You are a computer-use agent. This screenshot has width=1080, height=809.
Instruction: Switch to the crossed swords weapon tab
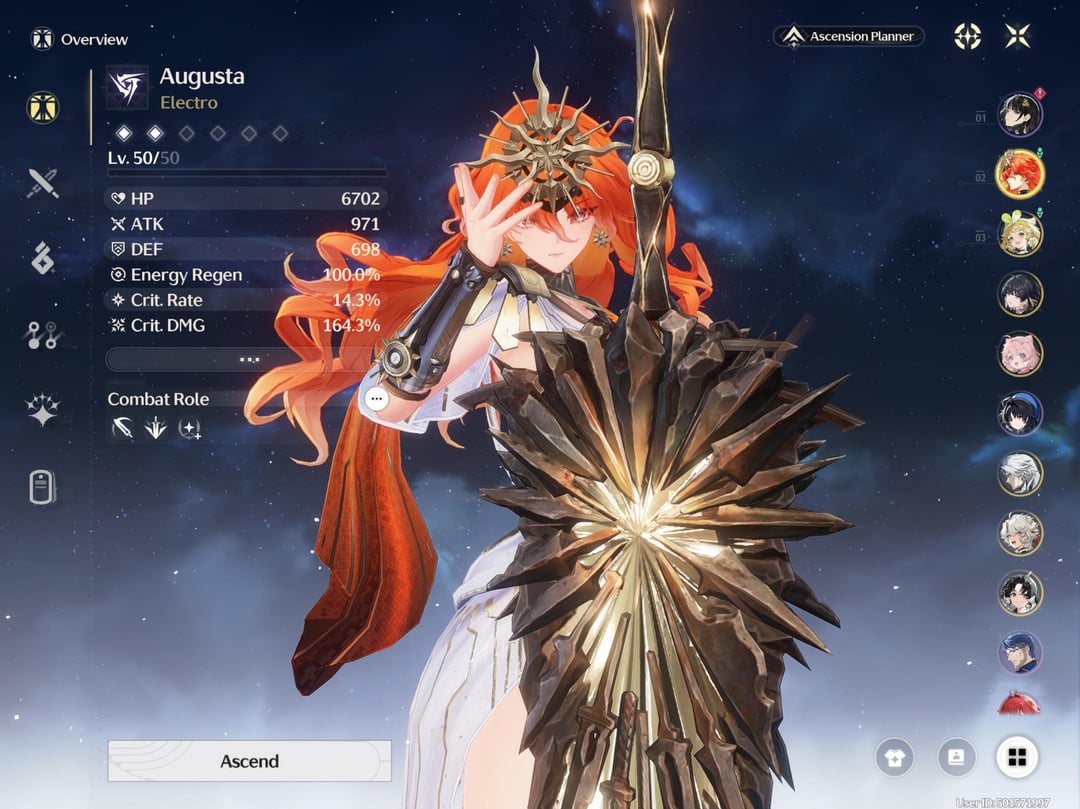tap(43, 183)
